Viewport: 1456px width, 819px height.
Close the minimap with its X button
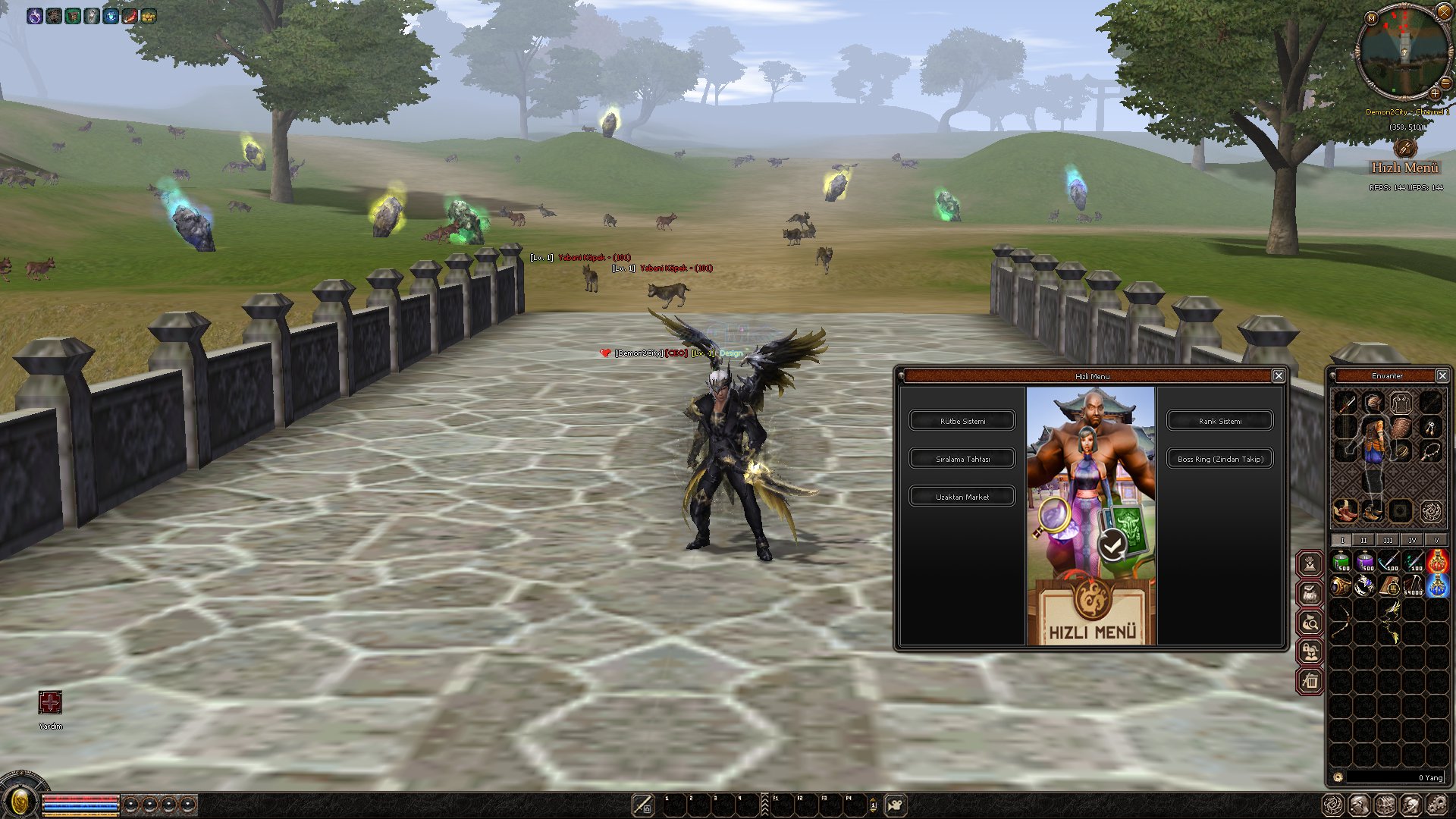click(1444, 11)
